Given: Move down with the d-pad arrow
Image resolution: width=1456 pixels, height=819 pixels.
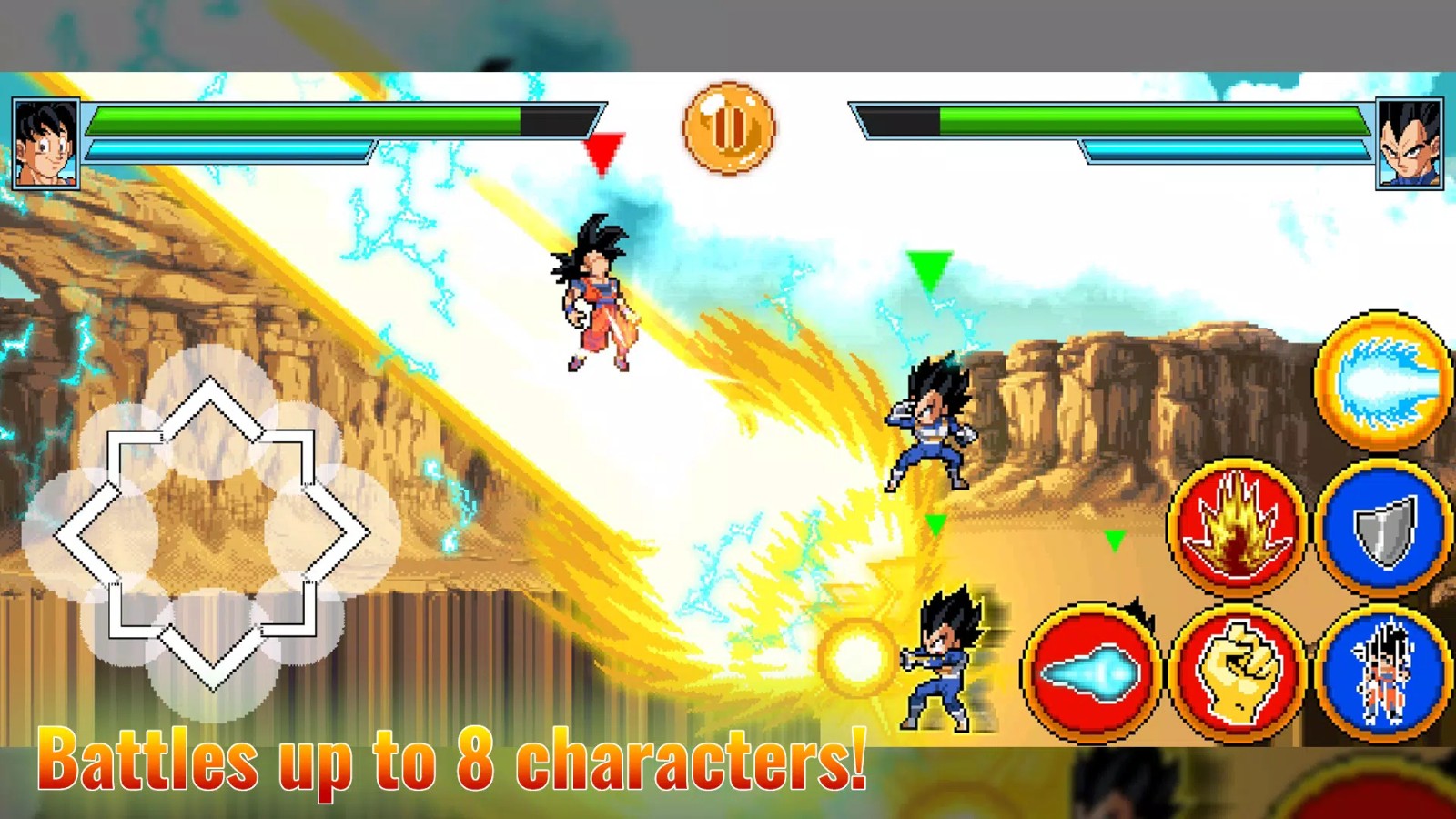Looking at the screenshot, I should point(211,657).
